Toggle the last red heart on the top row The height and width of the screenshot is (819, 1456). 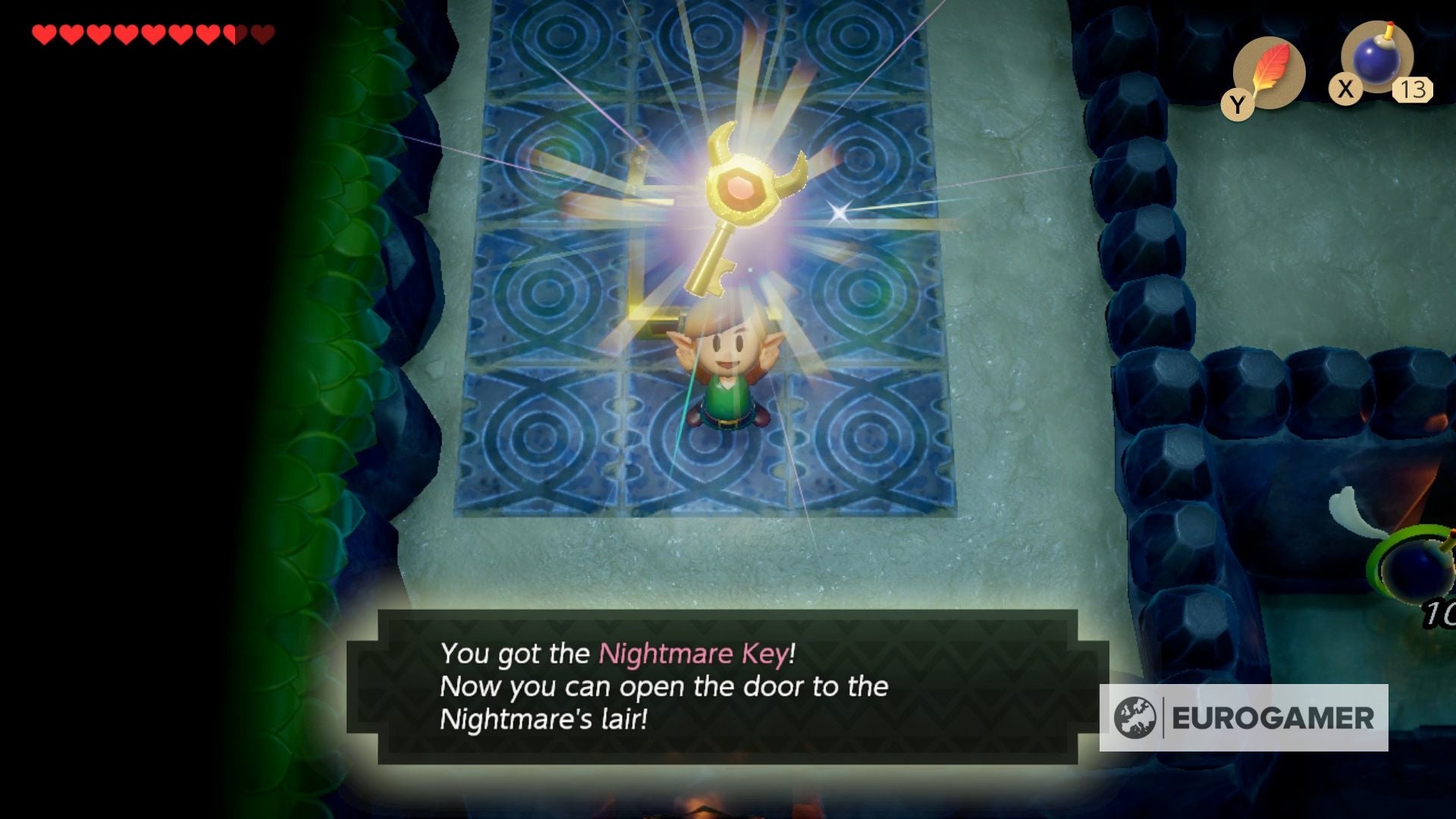(x=262, y=34)
